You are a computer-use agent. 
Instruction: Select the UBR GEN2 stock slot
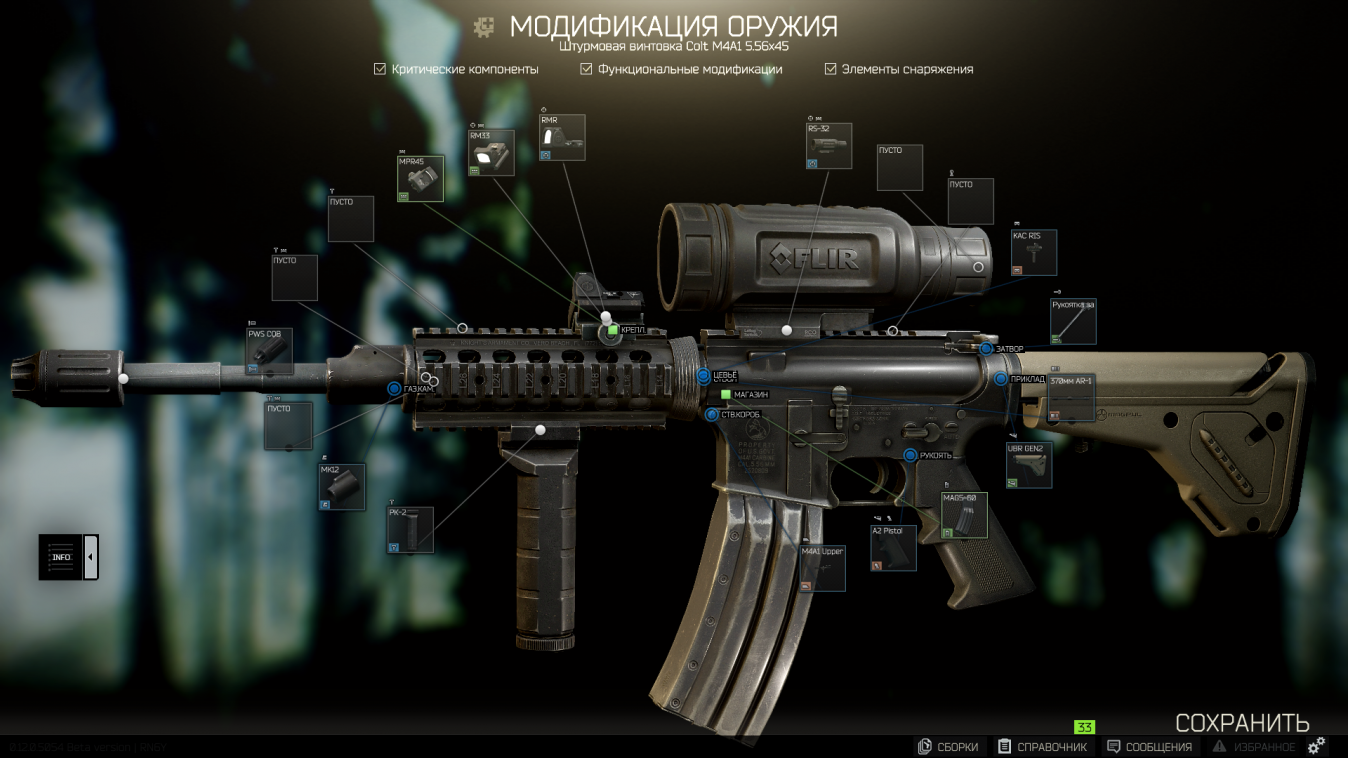[x=1029, y=465]
